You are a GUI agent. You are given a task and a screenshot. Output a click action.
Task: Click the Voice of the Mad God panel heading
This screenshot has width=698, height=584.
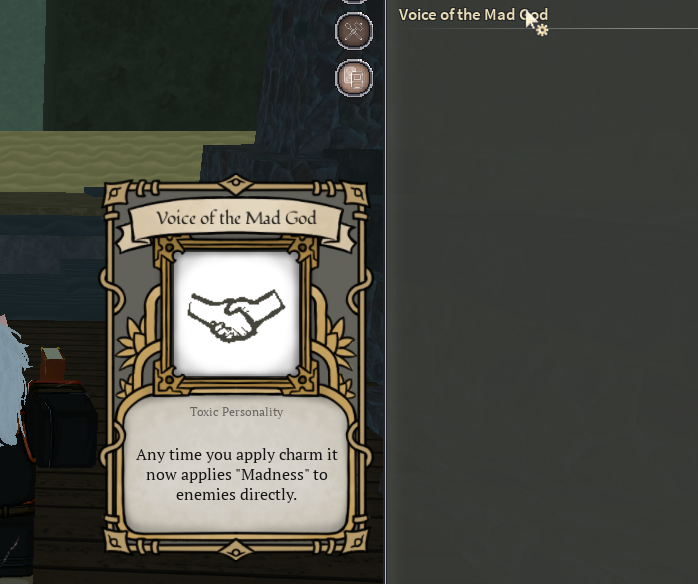472,15
